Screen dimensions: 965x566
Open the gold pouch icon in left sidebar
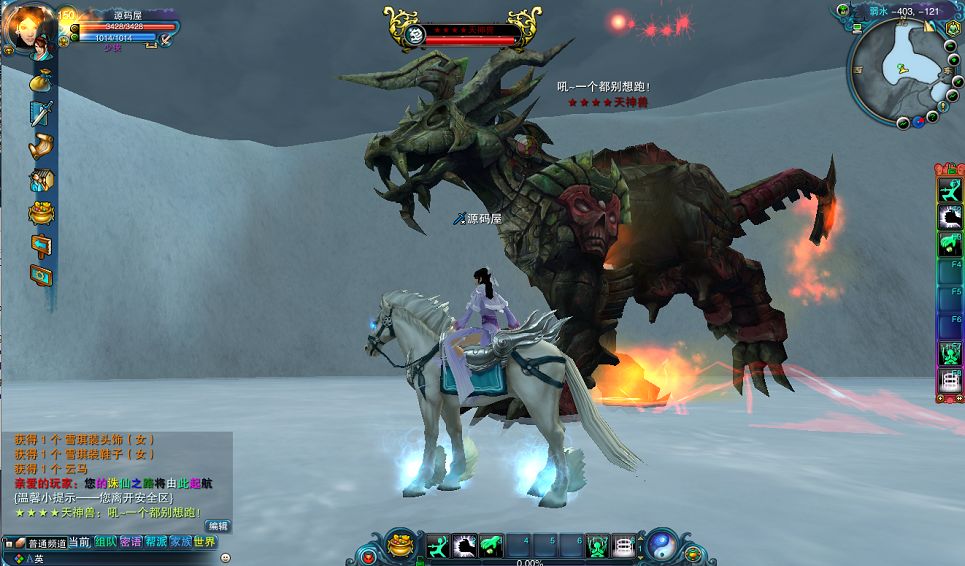tap(40, 81)
